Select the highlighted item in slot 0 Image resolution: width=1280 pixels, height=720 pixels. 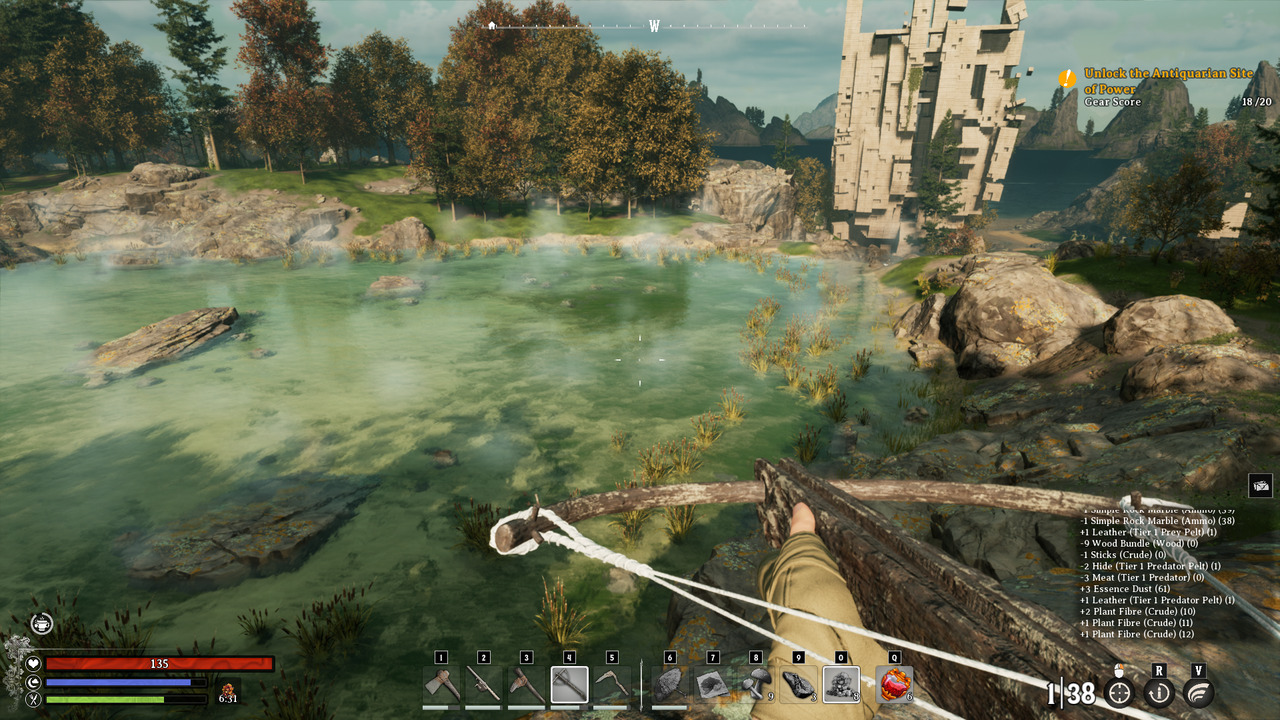click(841, 685)
